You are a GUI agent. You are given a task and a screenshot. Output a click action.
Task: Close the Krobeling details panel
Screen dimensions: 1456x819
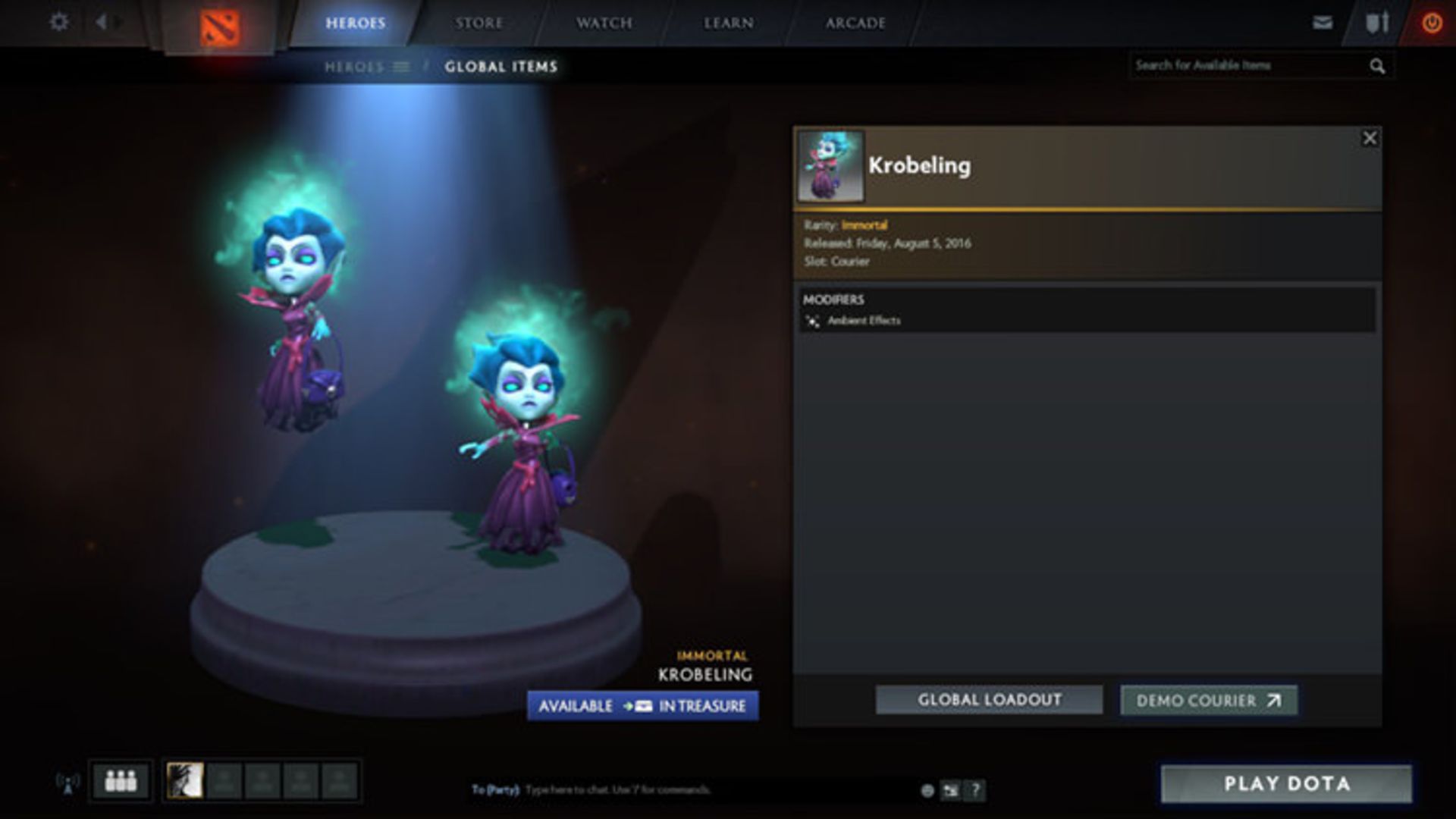click(1370, 138)
